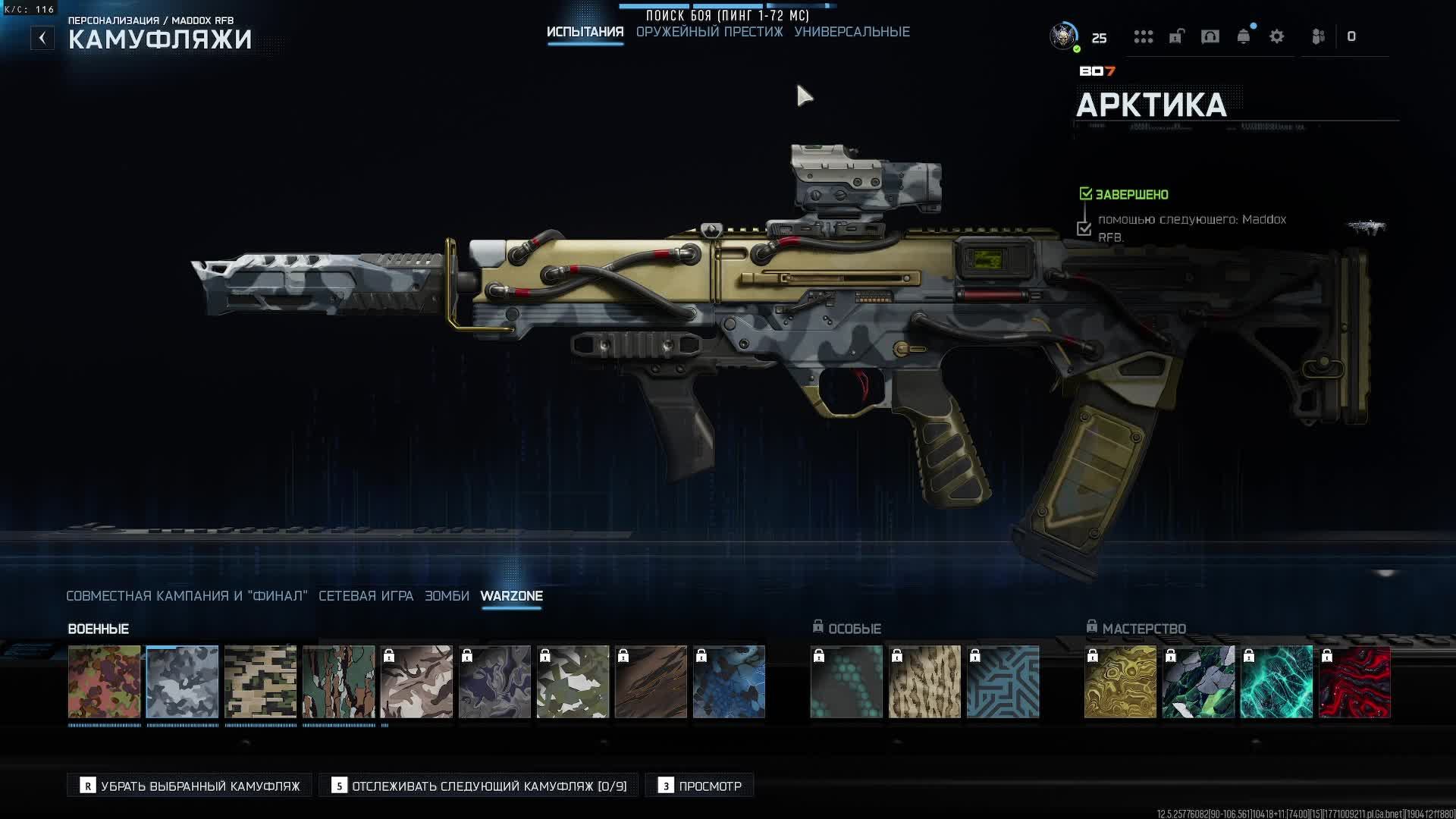Open the notifications bell

pos(1244,36)
